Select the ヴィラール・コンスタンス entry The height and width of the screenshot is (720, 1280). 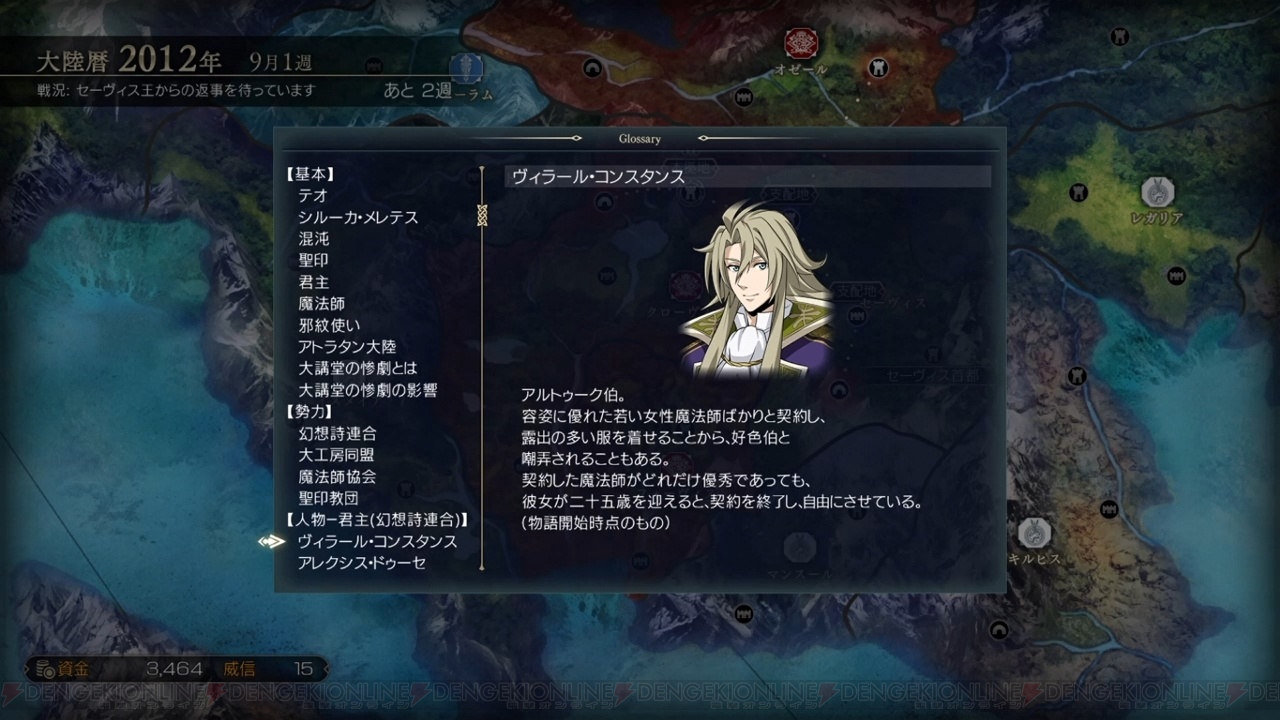coord(377,542)
